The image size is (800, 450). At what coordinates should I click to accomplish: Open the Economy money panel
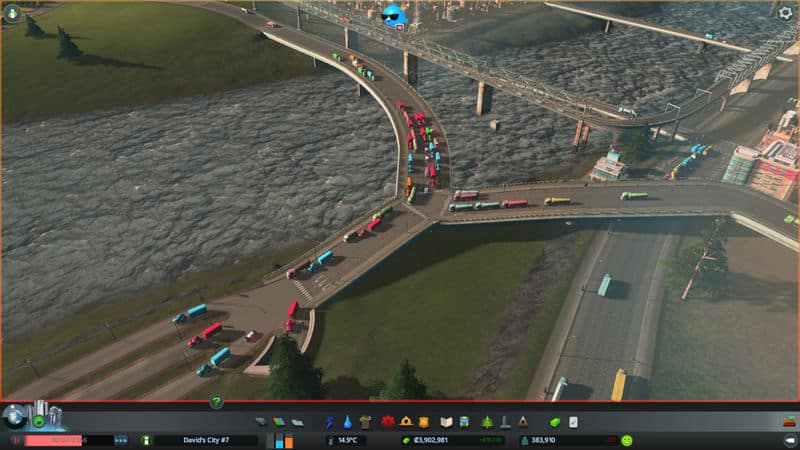tap(555, 422)
